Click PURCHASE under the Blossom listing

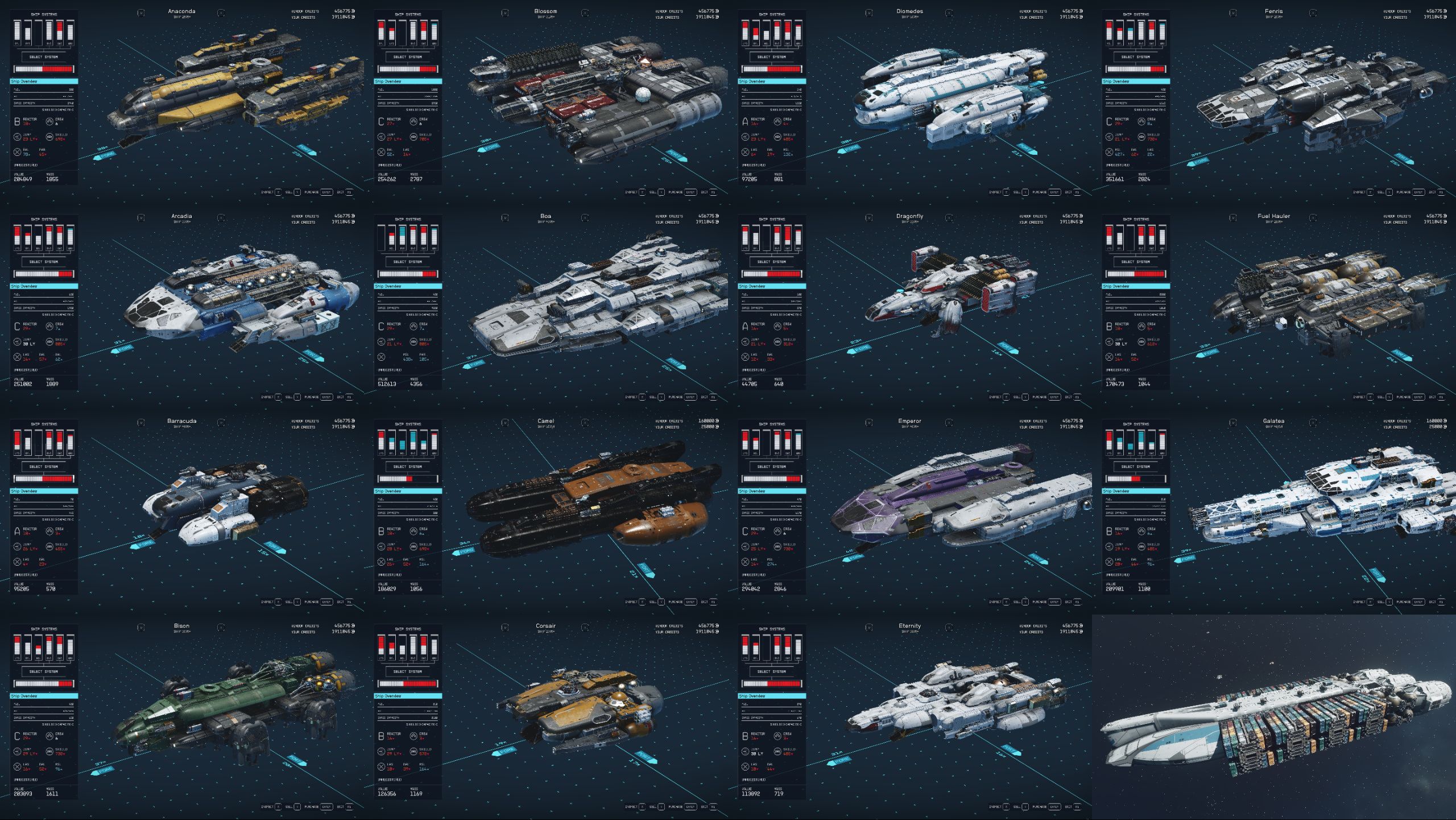(676, 192)
